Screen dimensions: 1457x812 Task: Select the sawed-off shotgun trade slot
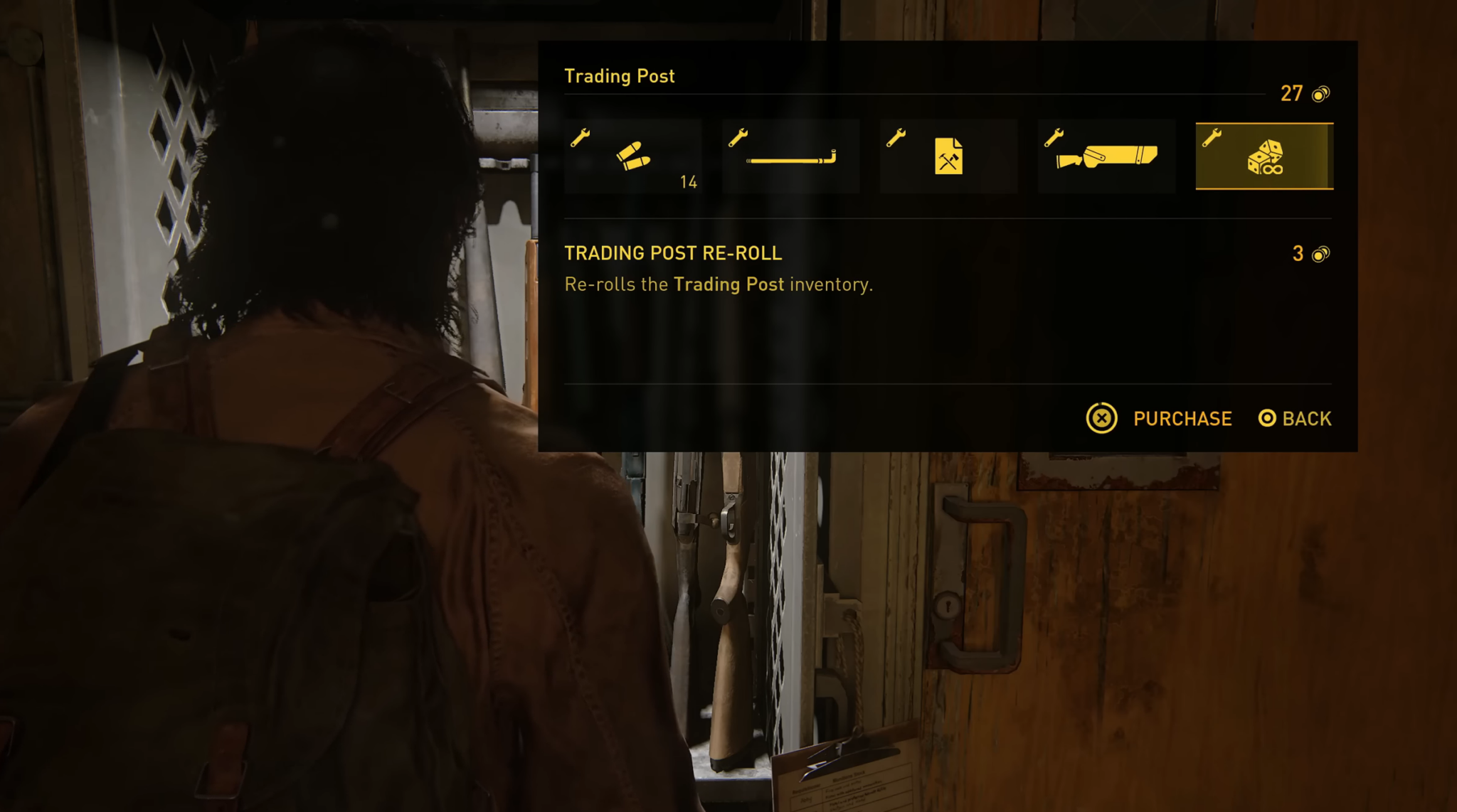tap(1106, 155)
